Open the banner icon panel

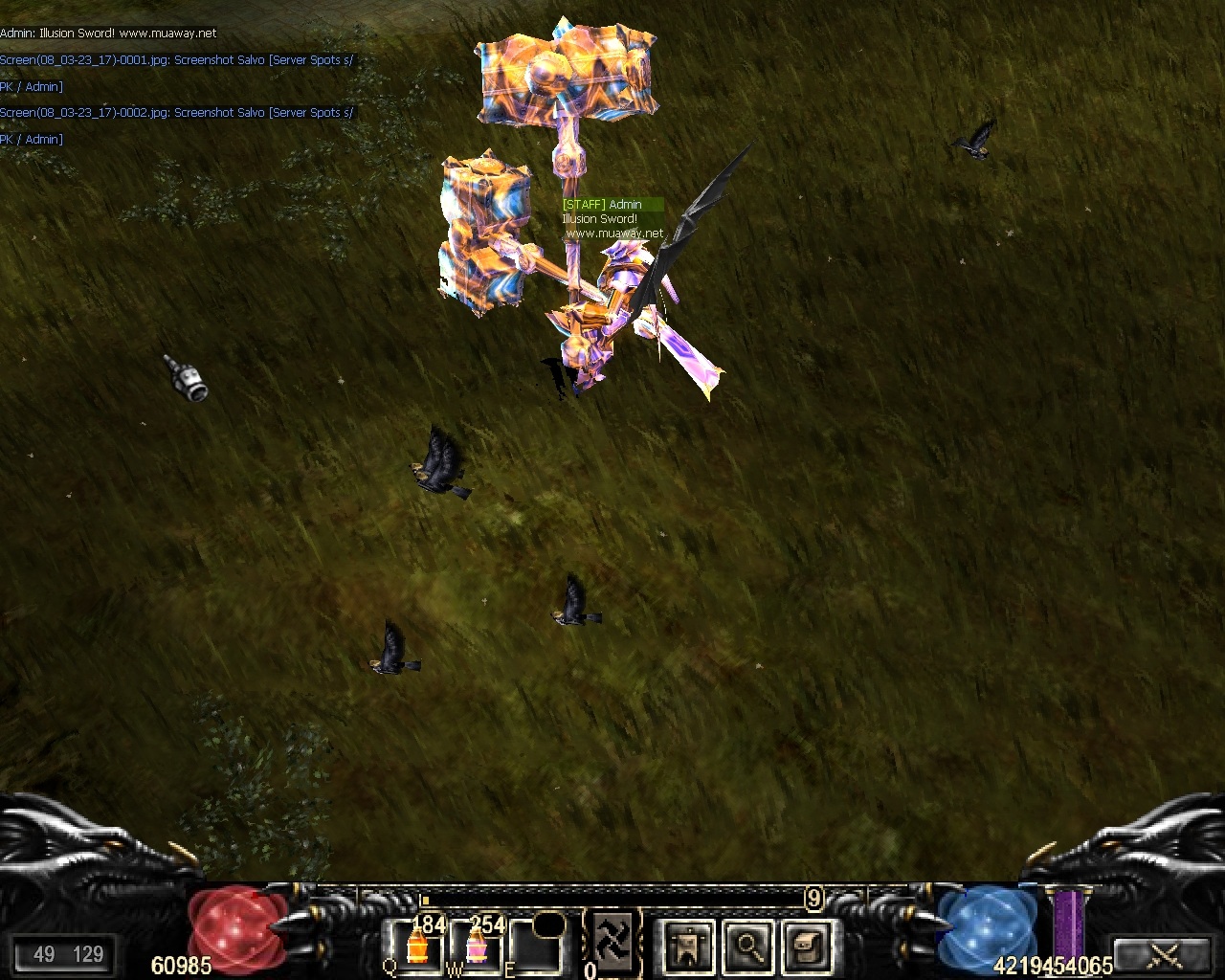pos(689,947)
